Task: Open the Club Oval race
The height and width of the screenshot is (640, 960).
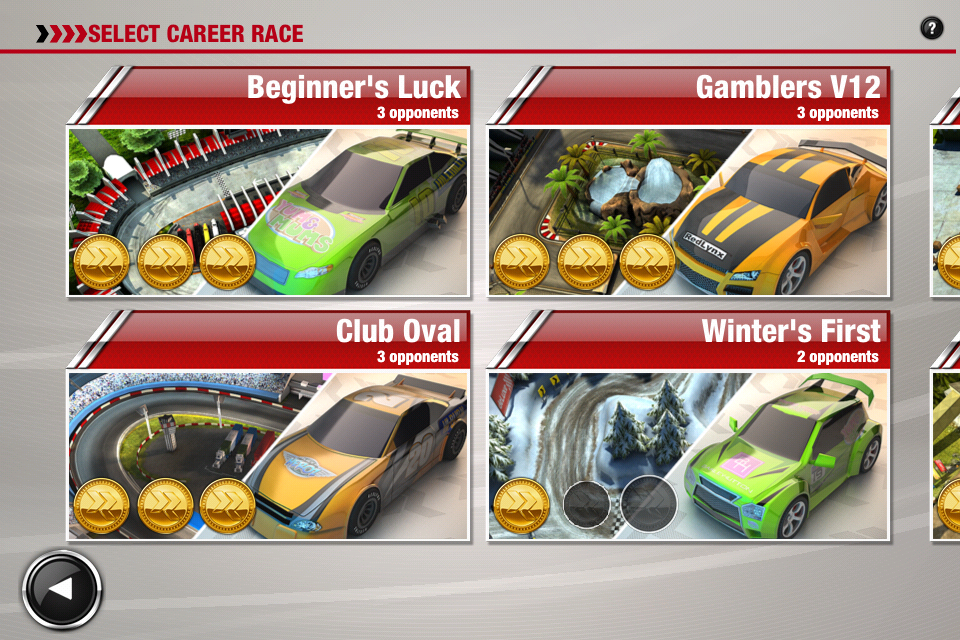Action: click(268, 427)
